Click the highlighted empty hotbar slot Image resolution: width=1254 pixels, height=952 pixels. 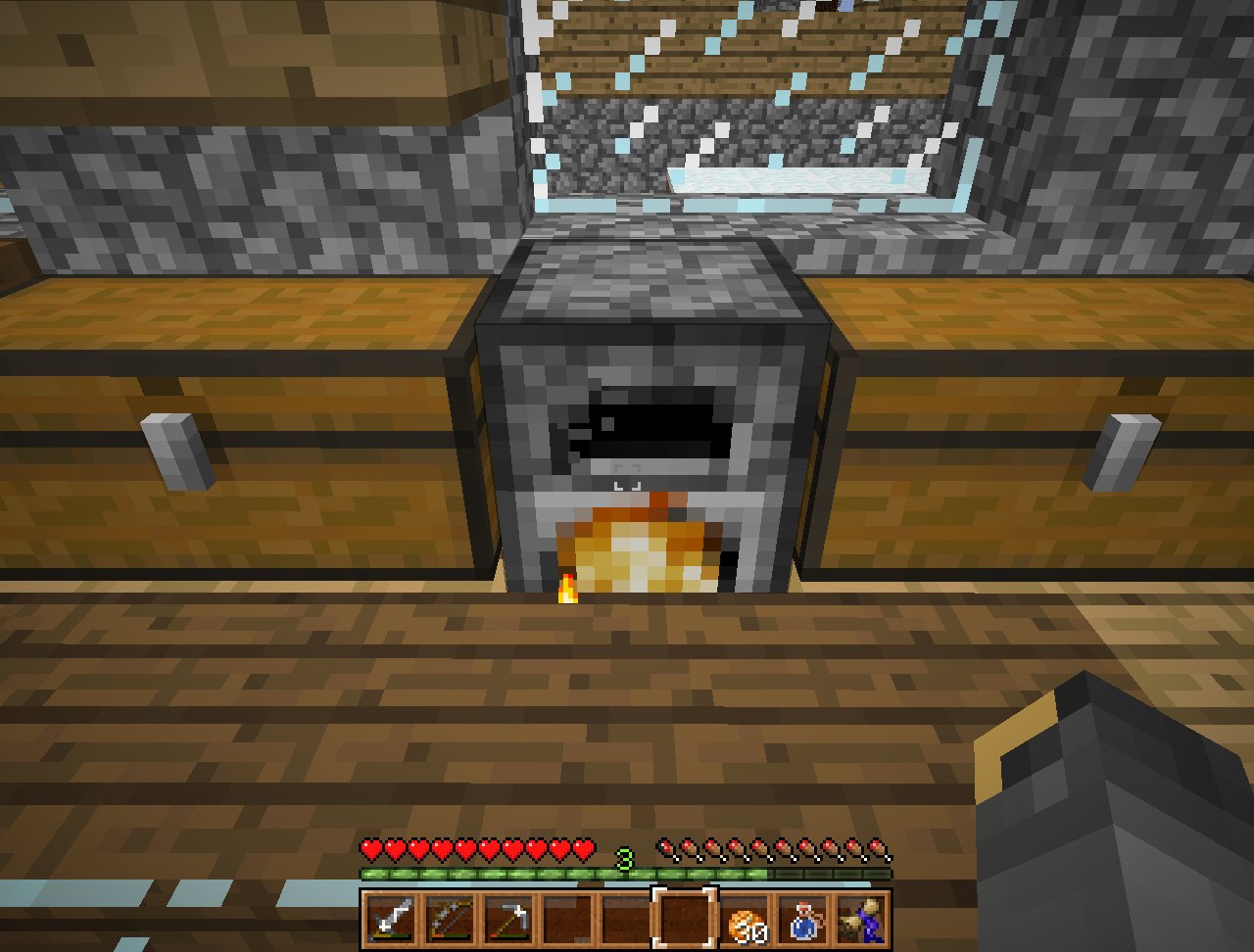pos(685,920)
